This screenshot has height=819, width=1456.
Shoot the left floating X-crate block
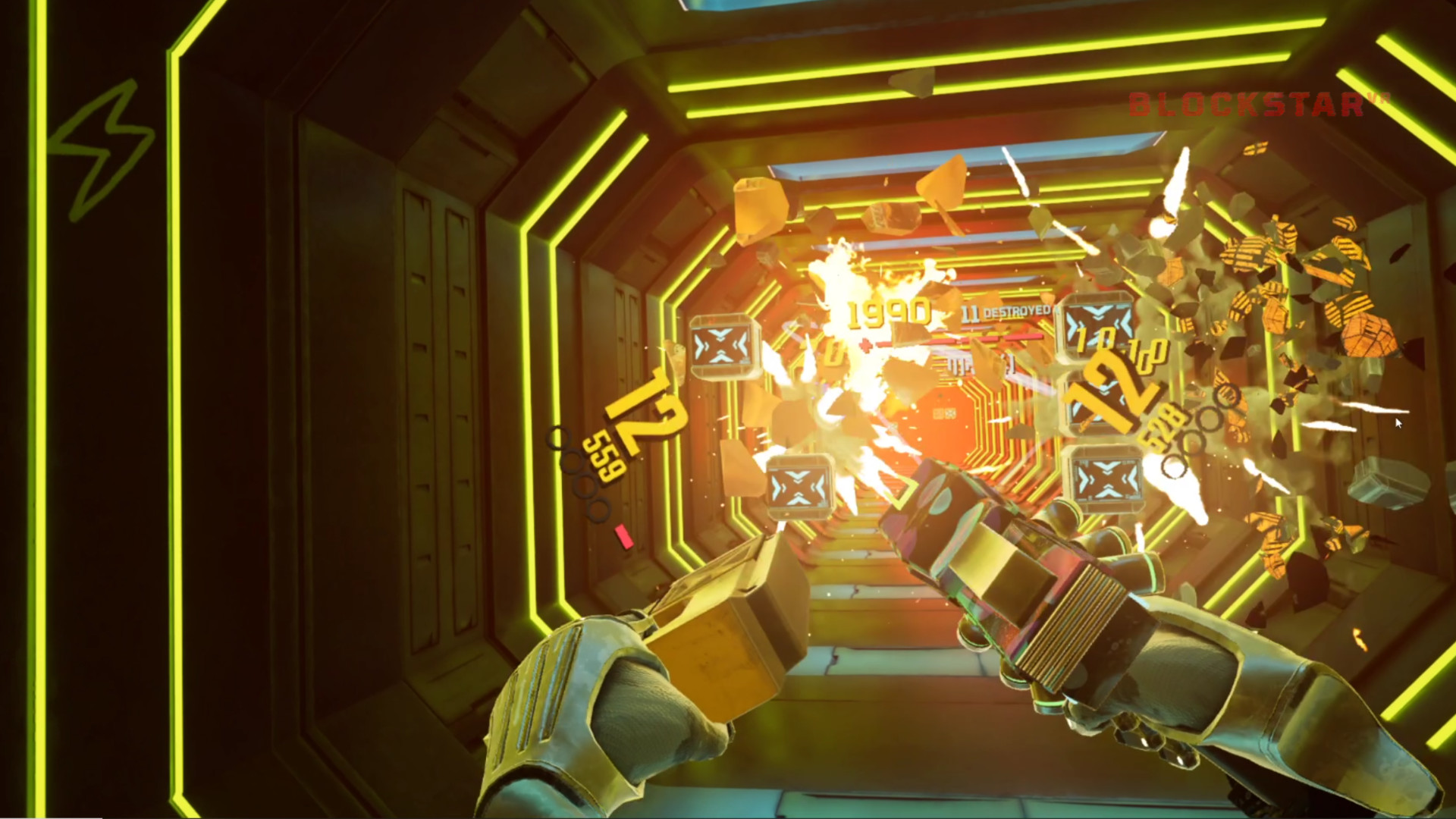(720, 345)
